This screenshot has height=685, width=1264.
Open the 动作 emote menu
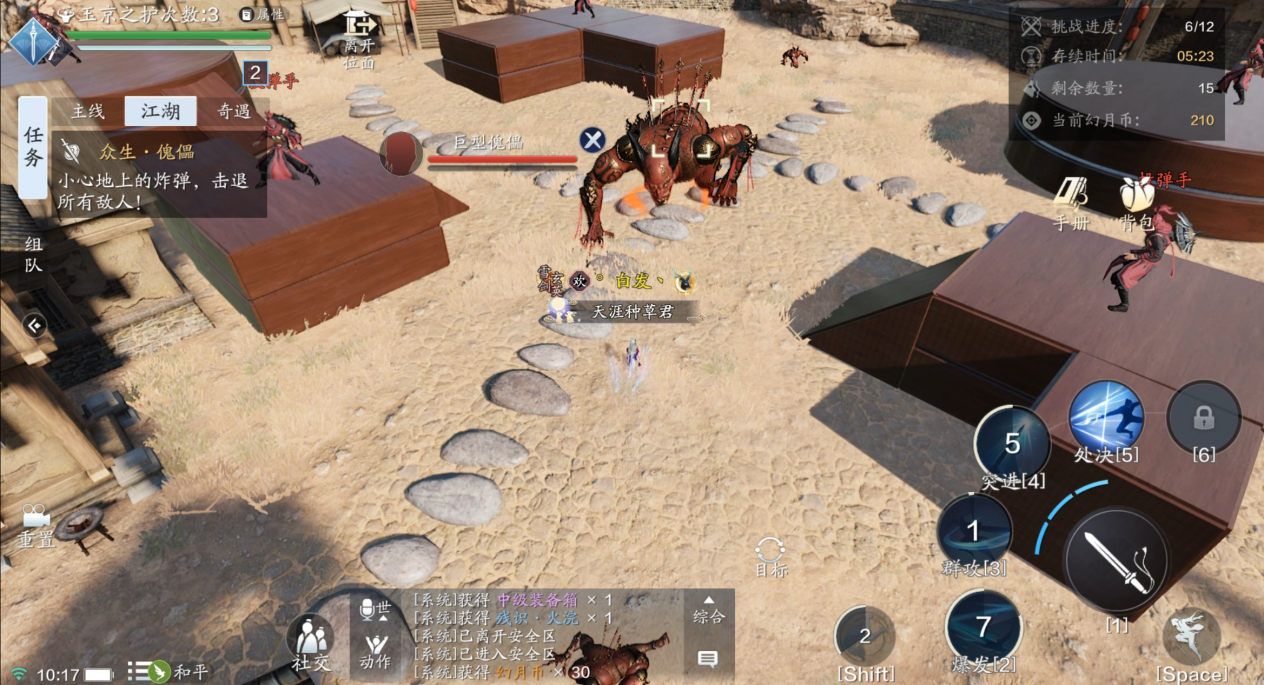(x=376, y=649)
